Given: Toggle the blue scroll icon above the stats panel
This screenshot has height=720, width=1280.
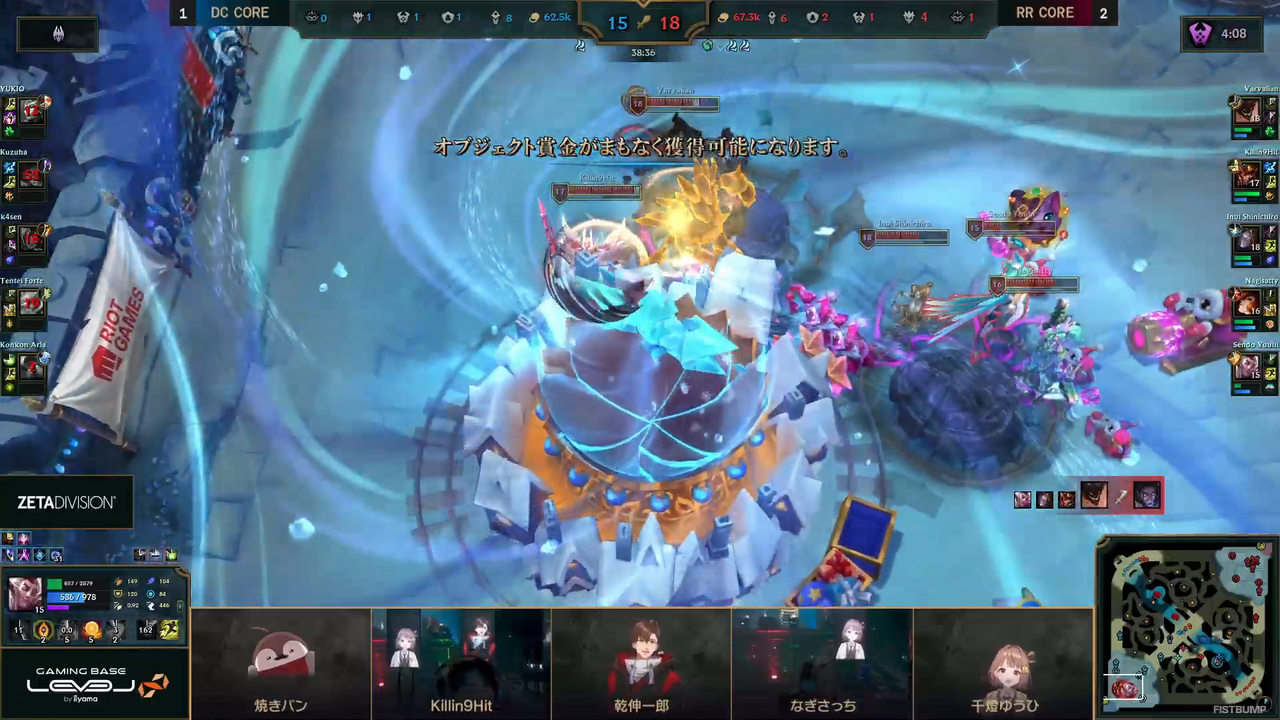Looking at the screenshot, I should click(x=156, y=555).
